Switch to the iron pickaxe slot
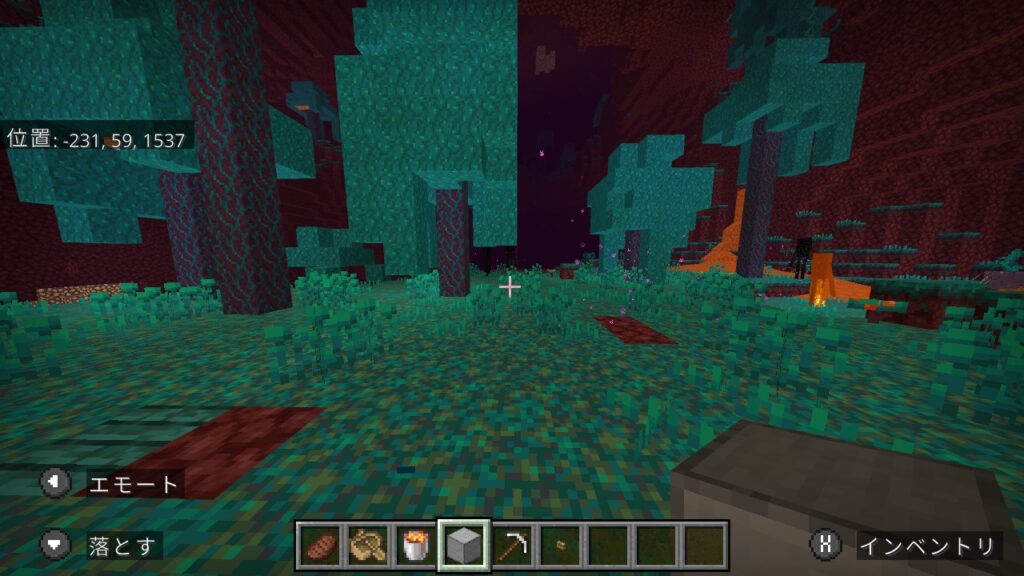Image resolution: width=1024 pixels, height=576 pixels. [x=512, y=546]
